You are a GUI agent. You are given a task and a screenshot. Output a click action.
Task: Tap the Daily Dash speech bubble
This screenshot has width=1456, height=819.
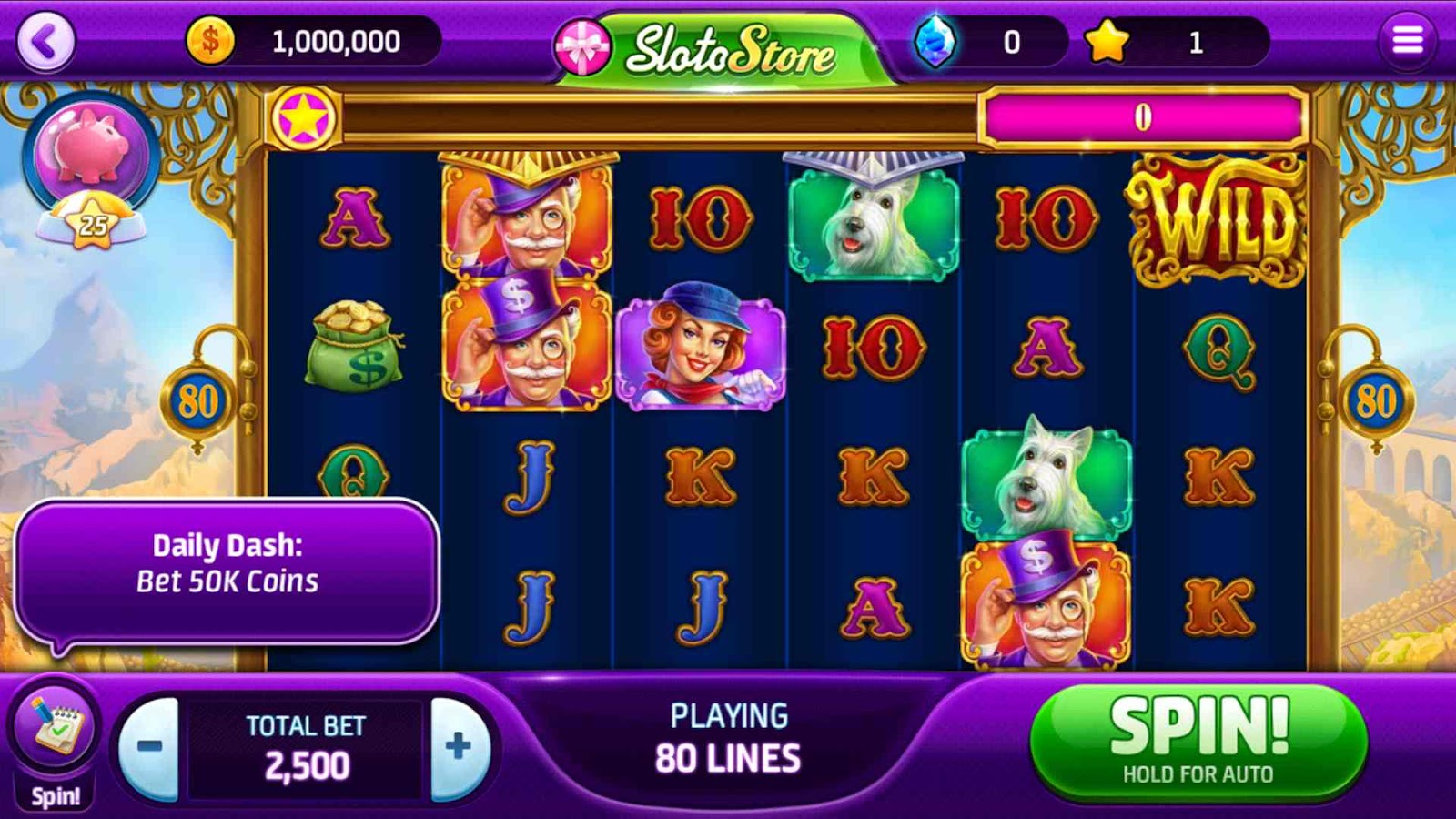tap(227, 571)
